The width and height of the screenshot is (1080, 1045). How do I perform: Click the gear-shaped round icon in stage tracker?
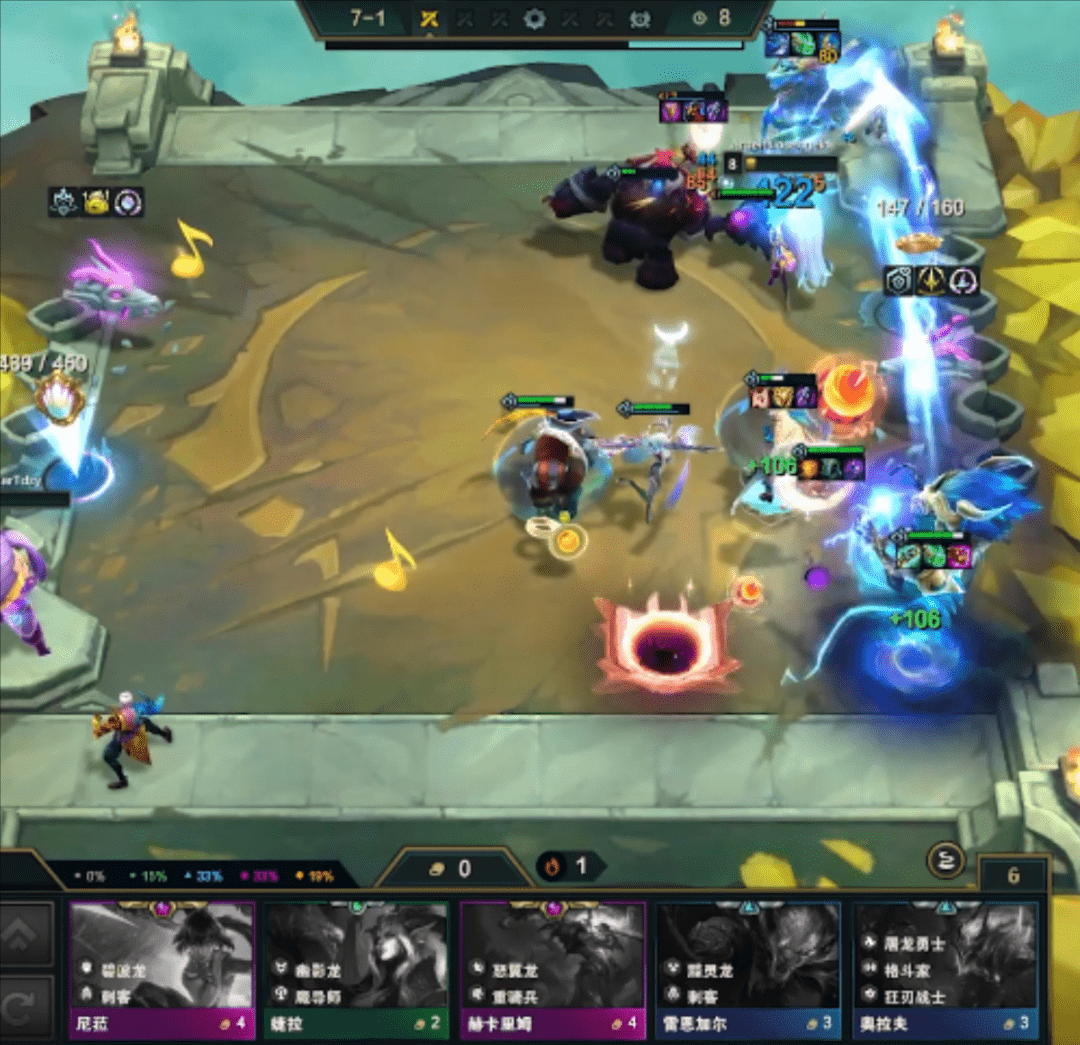pos(535,19)
